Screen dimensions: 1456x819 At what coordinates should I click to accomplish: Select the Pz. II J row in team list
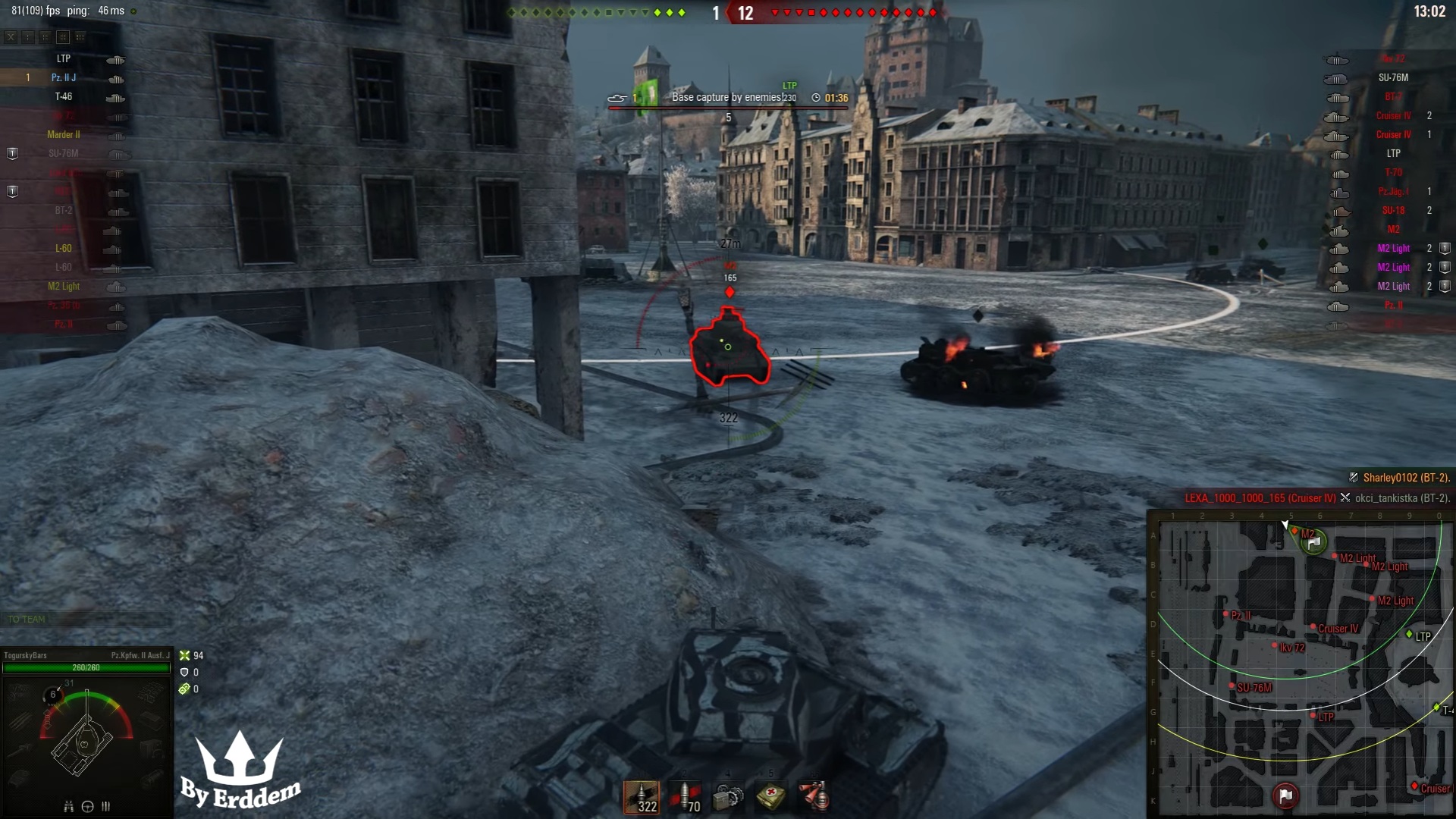click(64, 77)
